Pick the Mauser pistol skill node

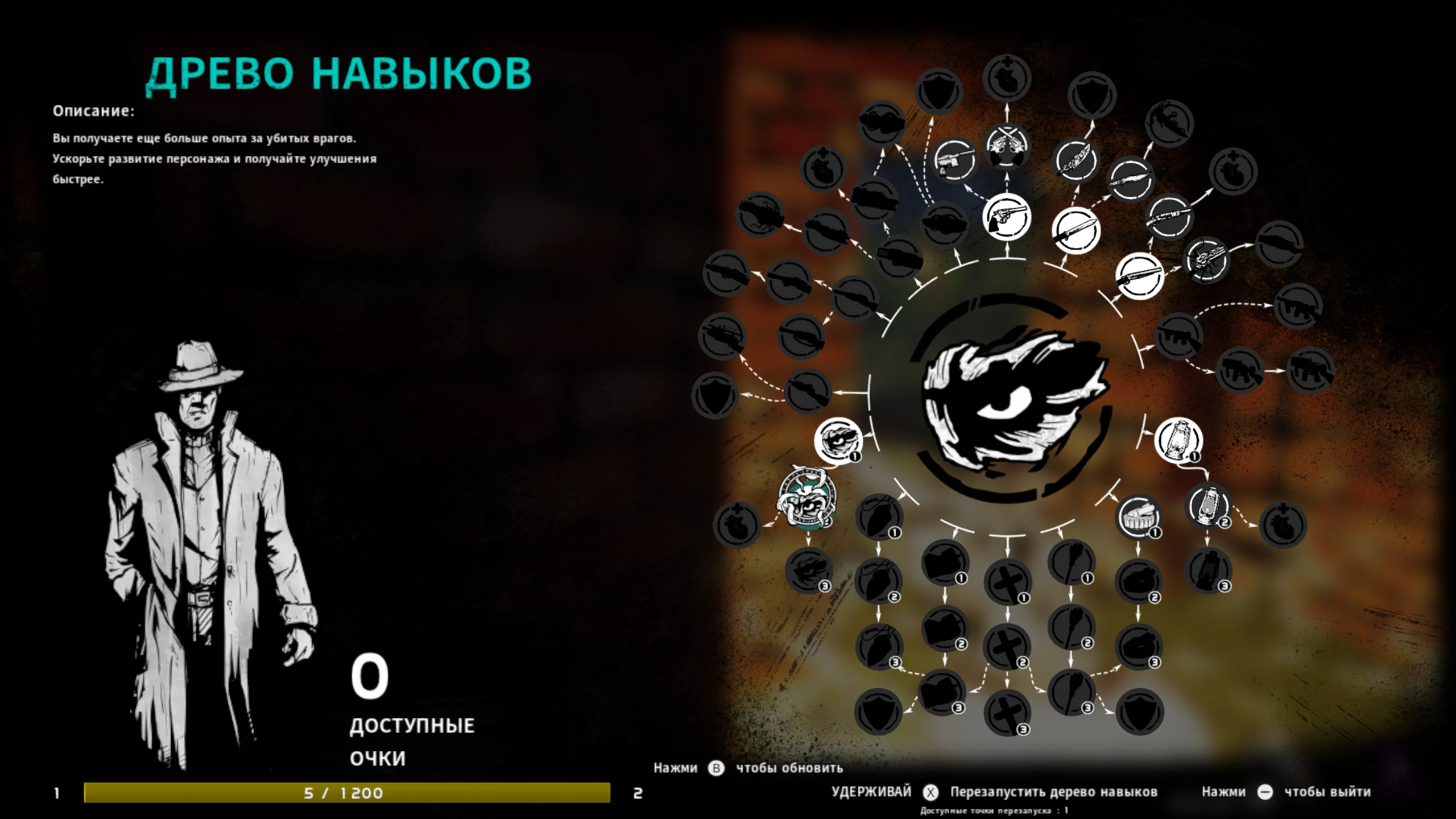955,160
